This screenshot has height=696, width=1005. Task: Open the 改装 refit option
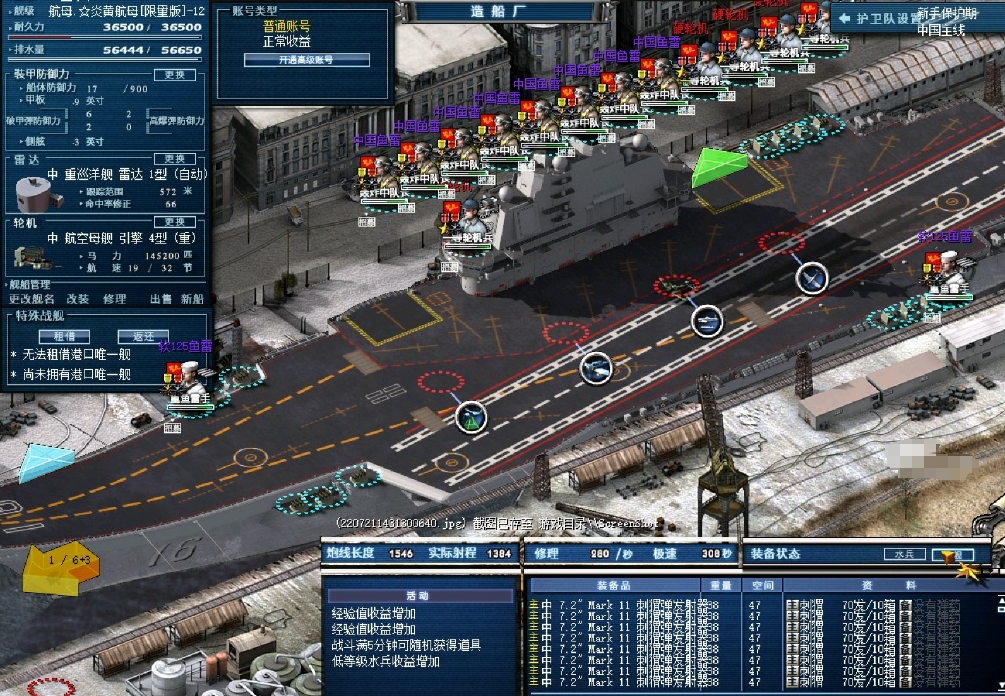pos(78,299)
